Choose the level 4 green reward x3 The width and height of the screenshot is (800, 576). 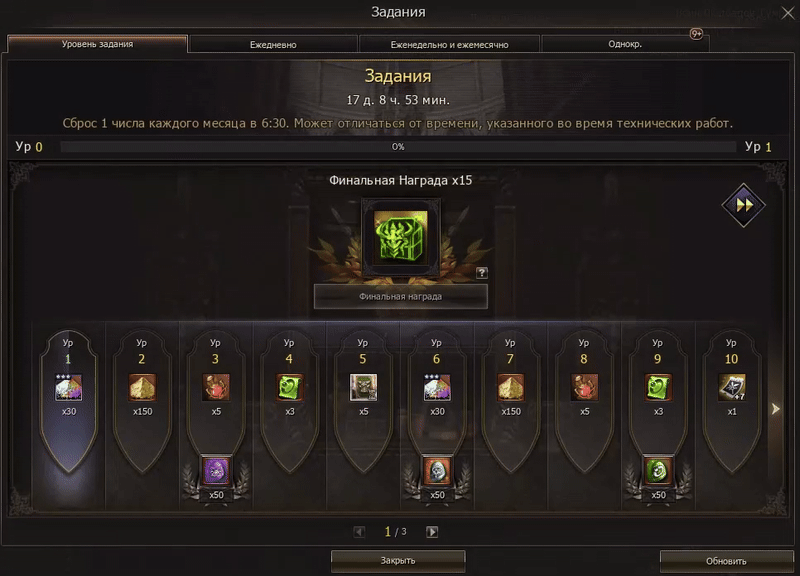tap(289, 387)
